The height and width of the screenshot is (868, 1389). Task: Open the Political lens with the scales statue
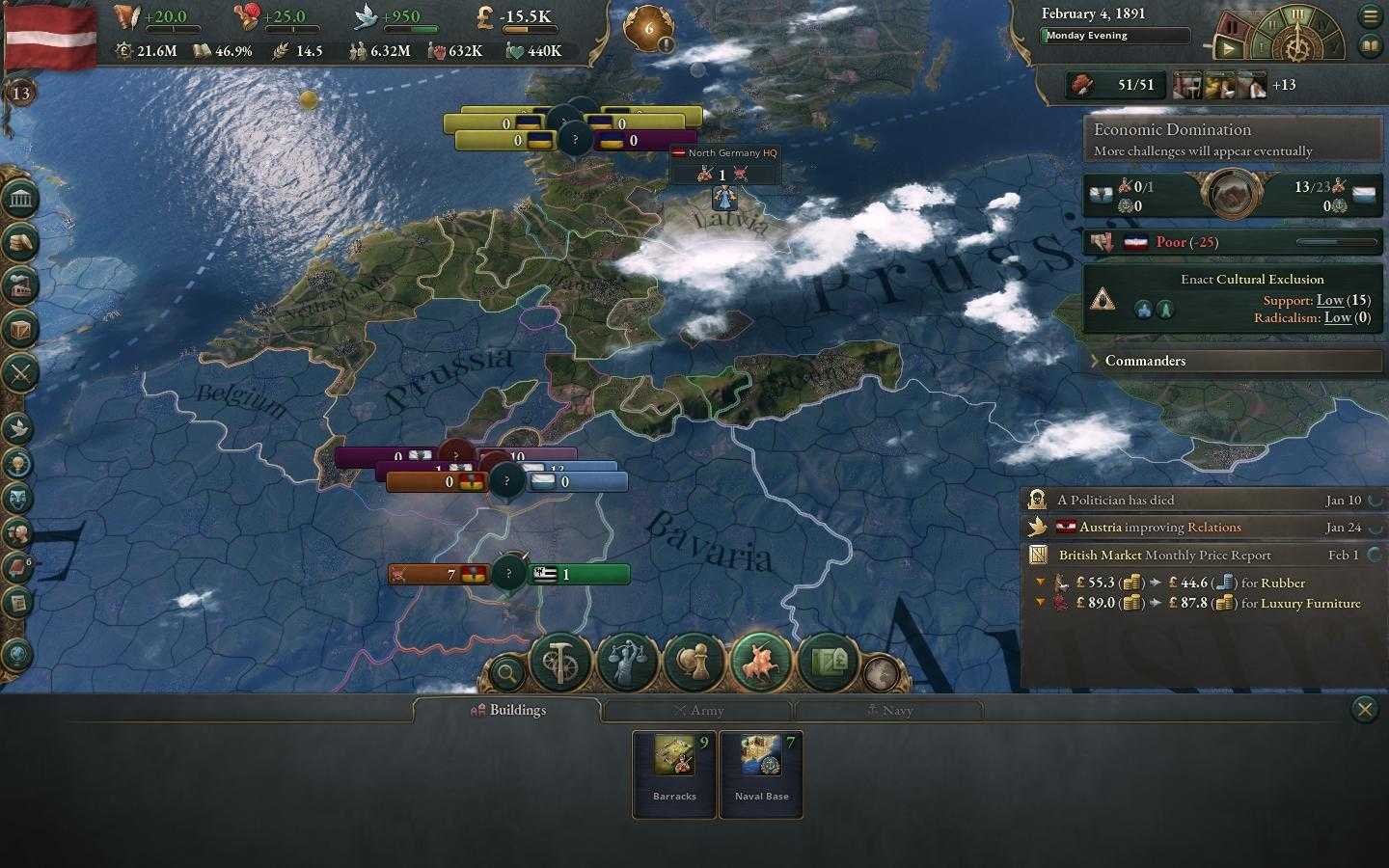click(x=627, y=662)
